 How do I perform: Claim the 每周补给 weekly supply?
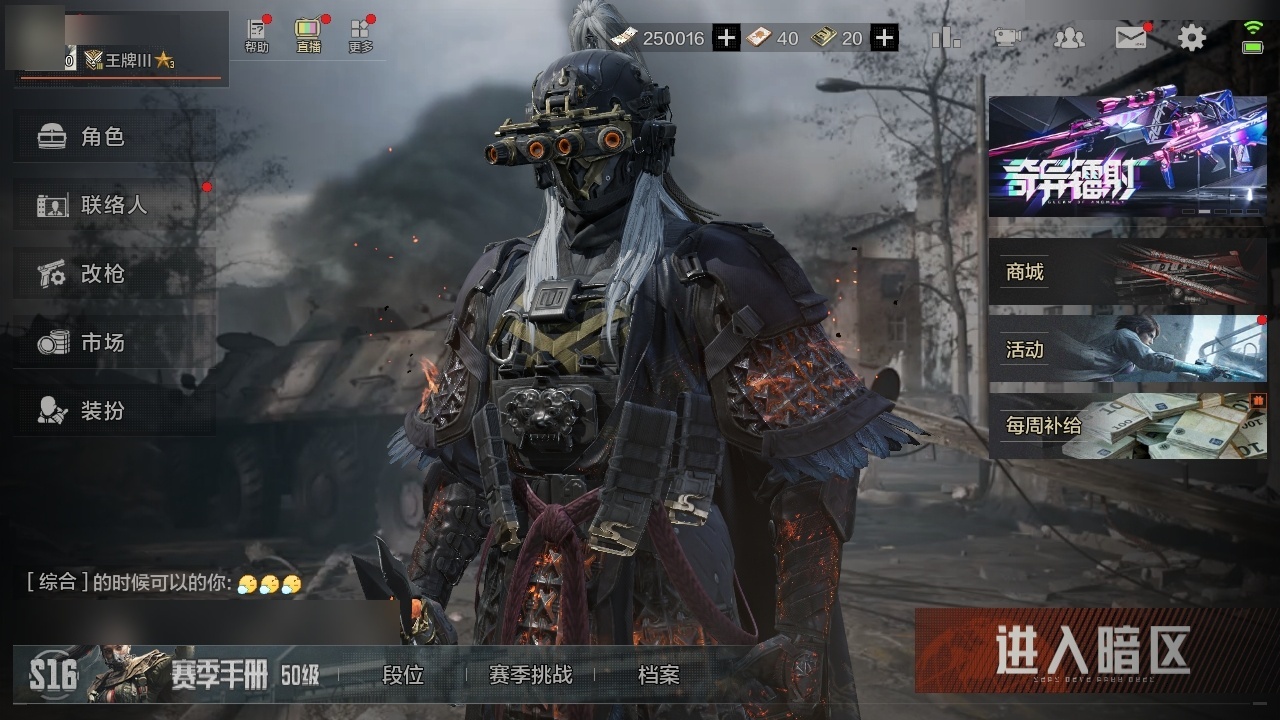tap(1127, 426)
